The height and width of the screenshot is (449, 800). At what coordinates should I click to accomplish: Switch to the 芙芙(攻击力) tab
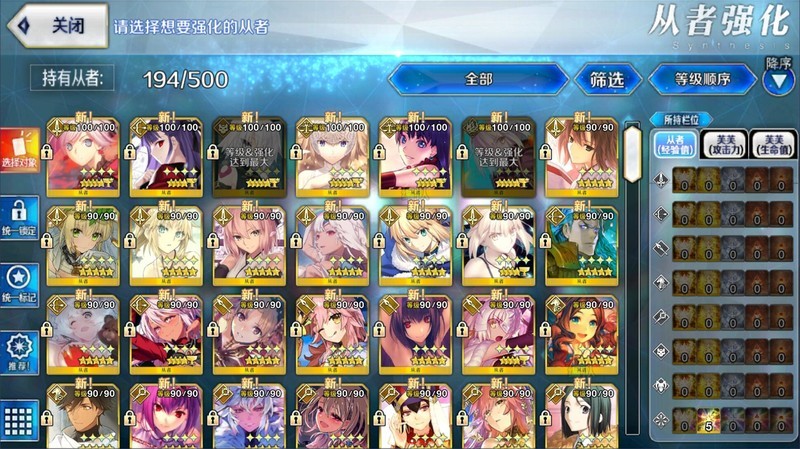click(x=722, y=145)
